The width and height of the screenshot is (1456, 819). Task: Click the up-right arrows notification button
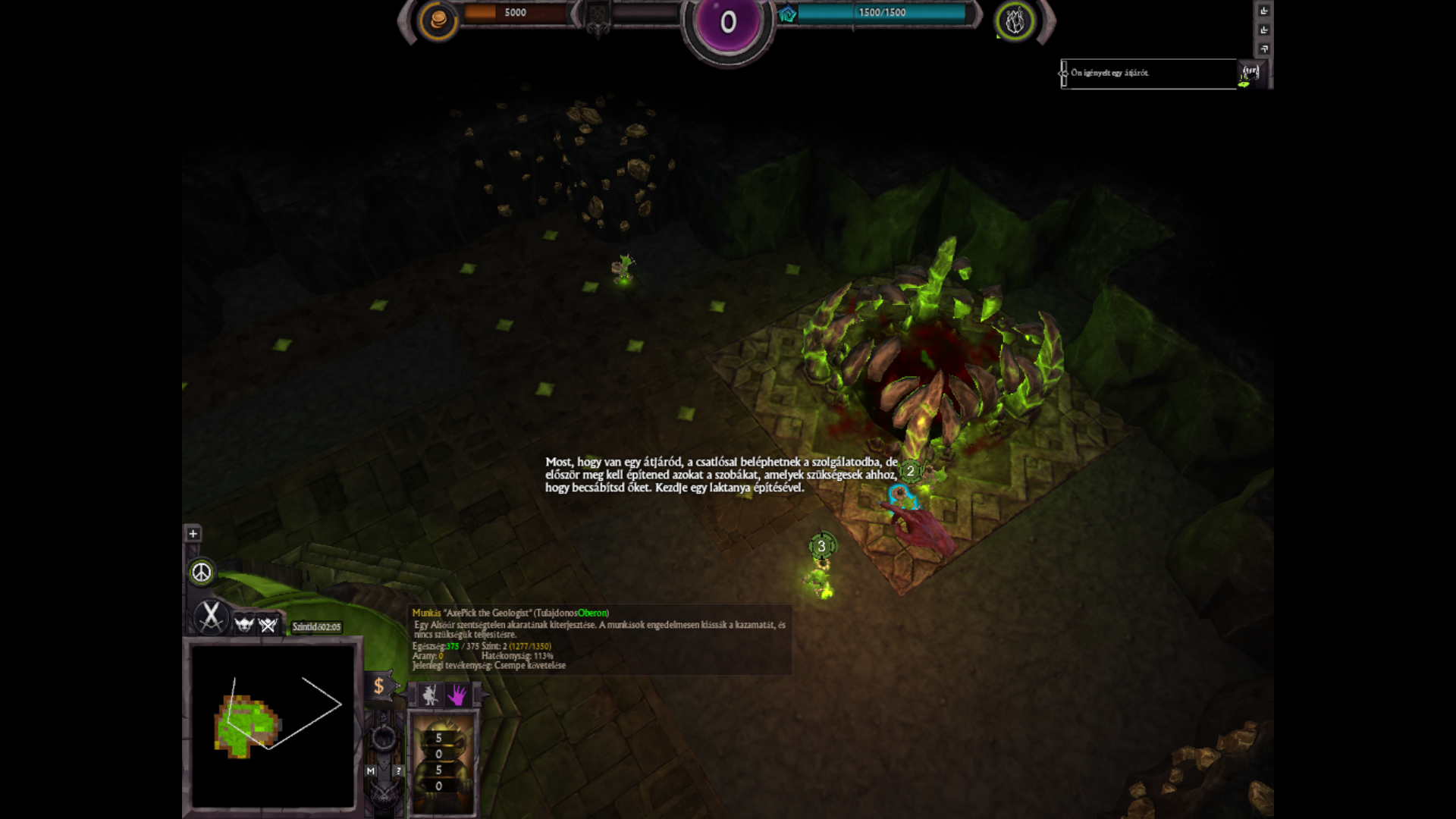[x=1264, y=49]
